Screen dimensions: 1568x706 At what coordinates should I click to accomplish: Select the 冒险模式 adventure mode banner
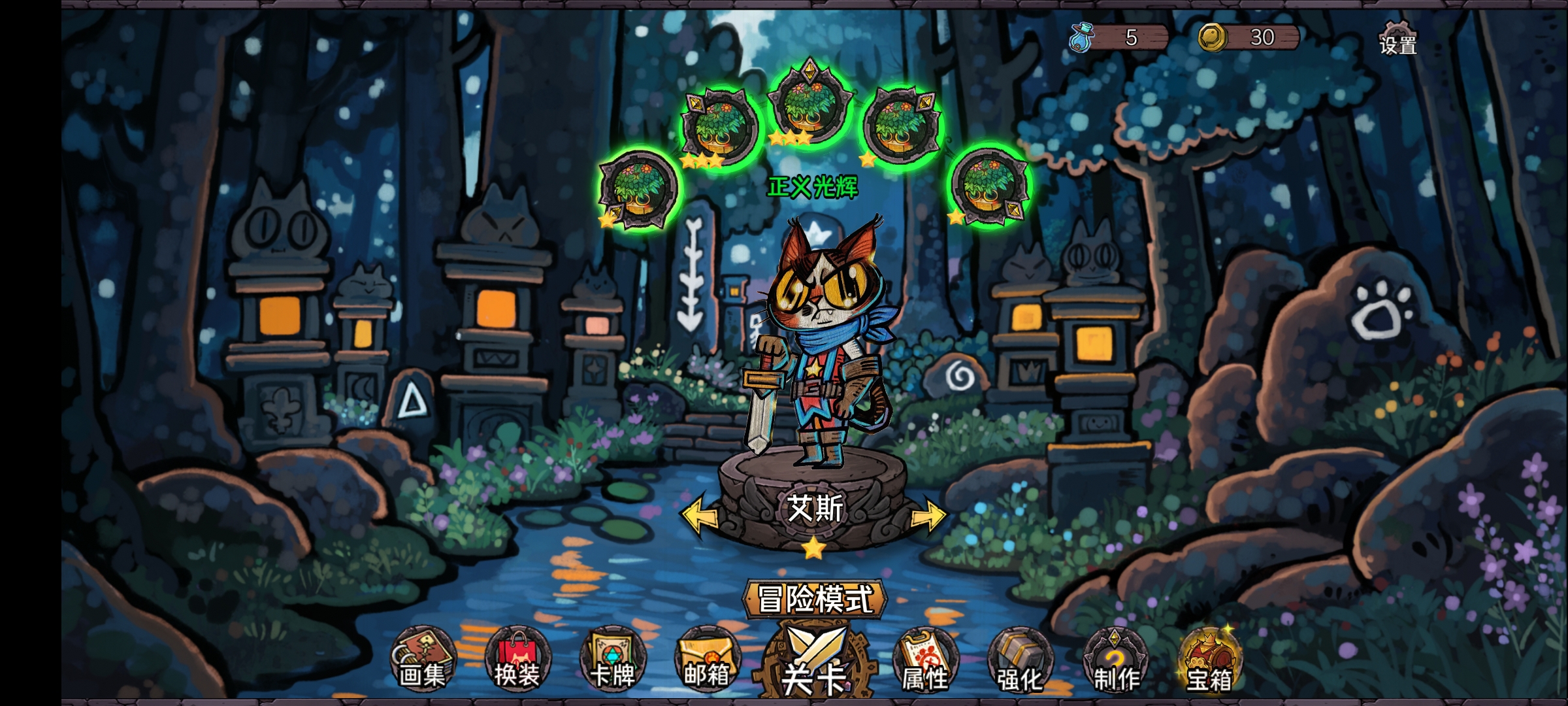pos(815,598)
